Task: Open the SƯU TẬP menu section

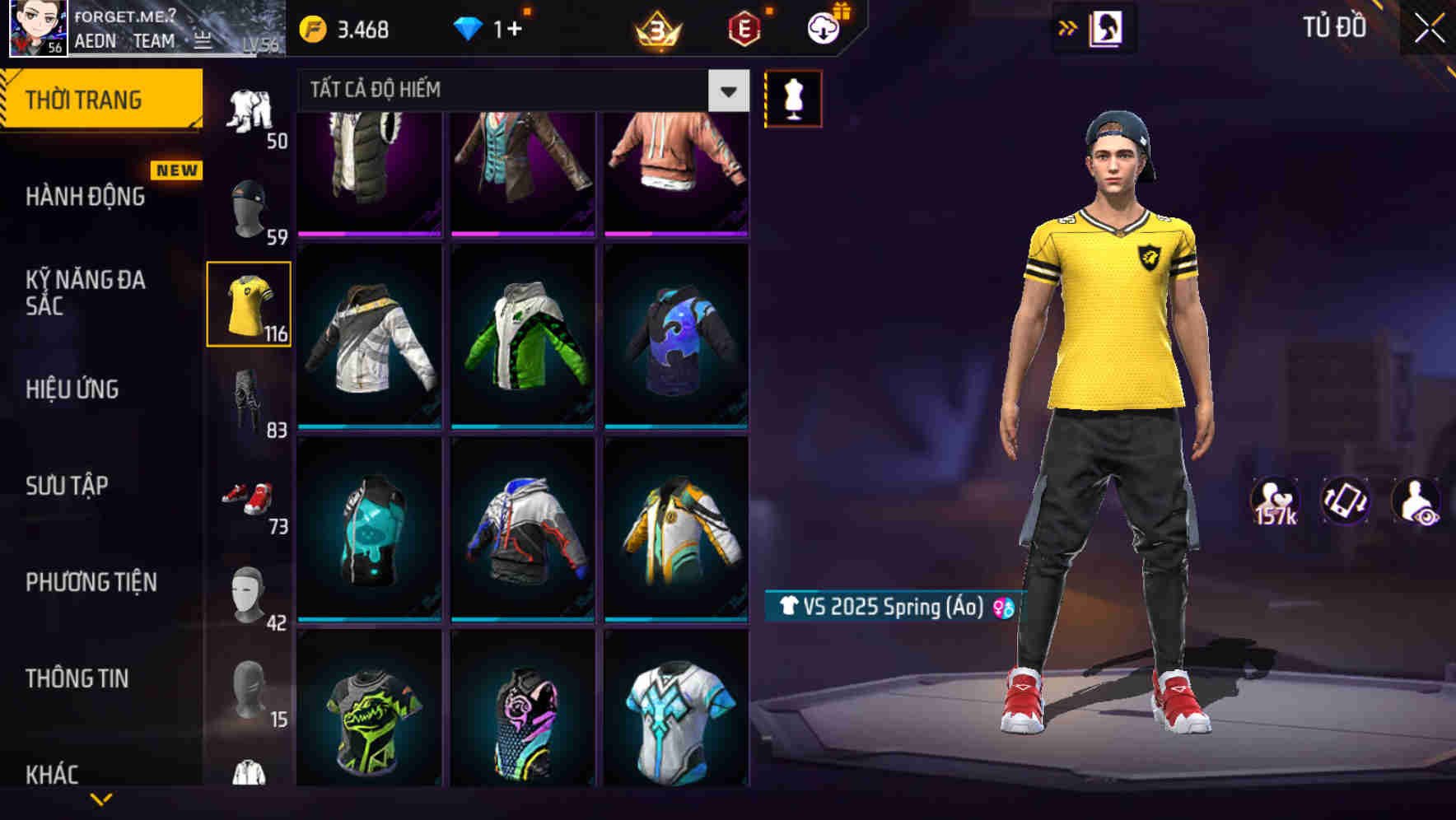Action: click(66, 486)
